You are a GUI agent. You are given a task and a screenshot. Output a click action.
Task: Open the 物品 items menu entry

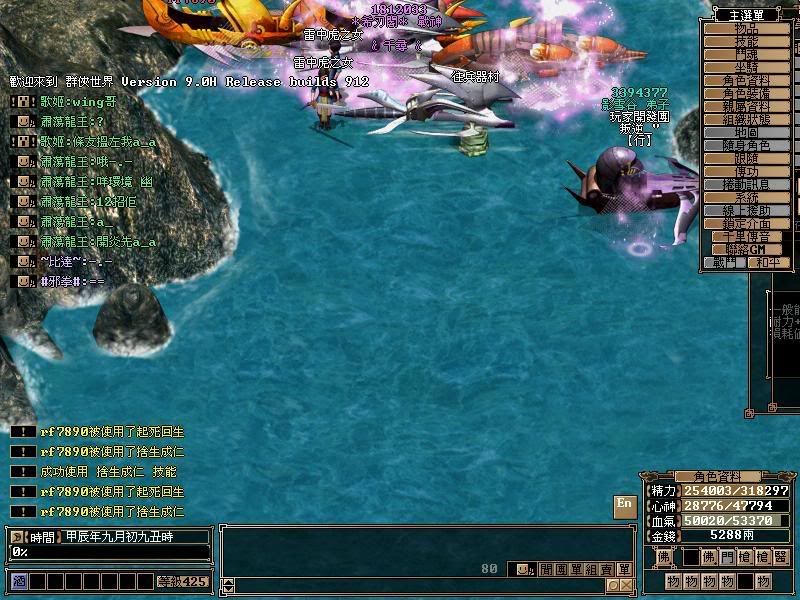coord(747,29)
